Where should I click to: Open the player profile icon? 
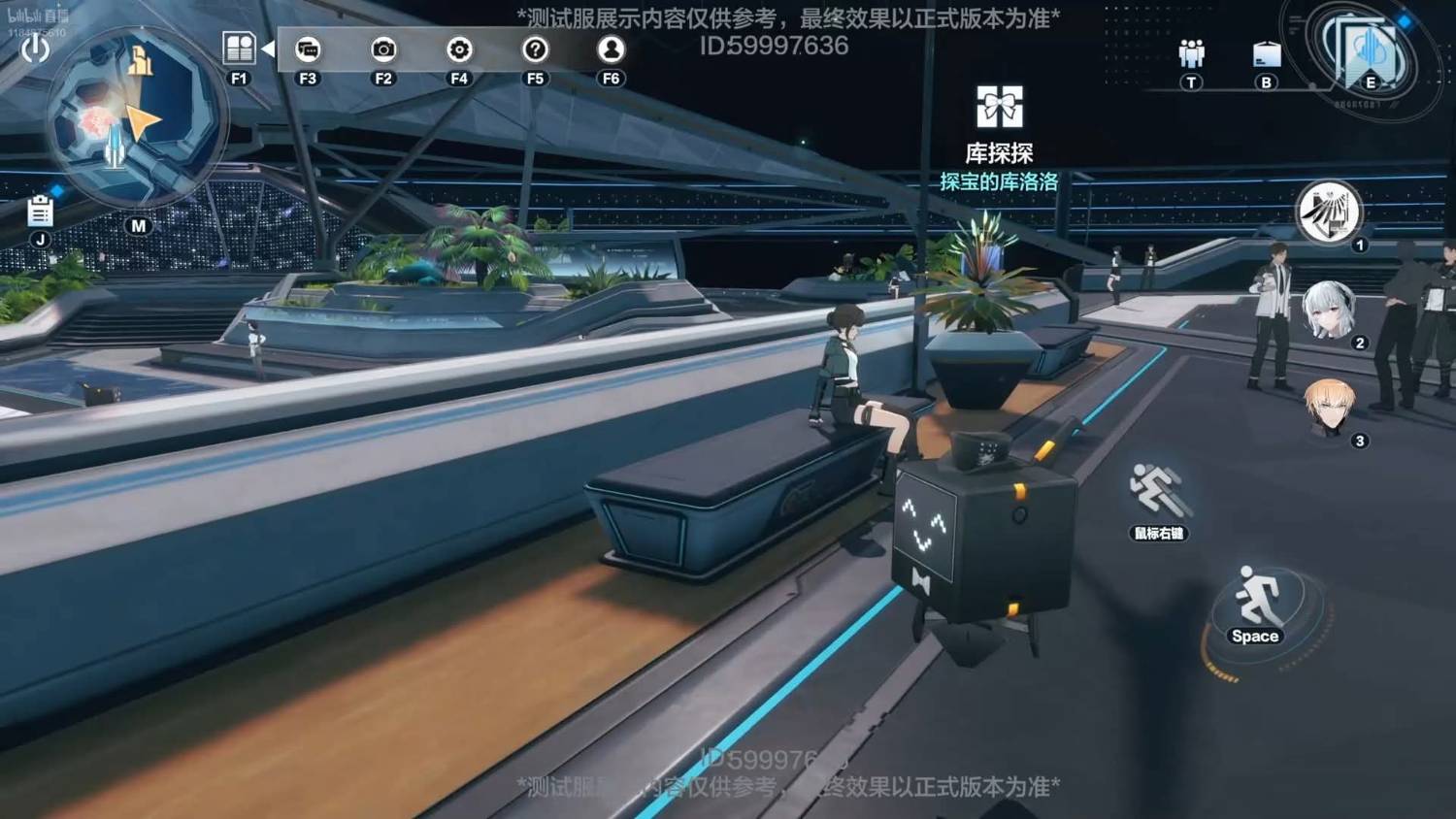tap(611, 49)
